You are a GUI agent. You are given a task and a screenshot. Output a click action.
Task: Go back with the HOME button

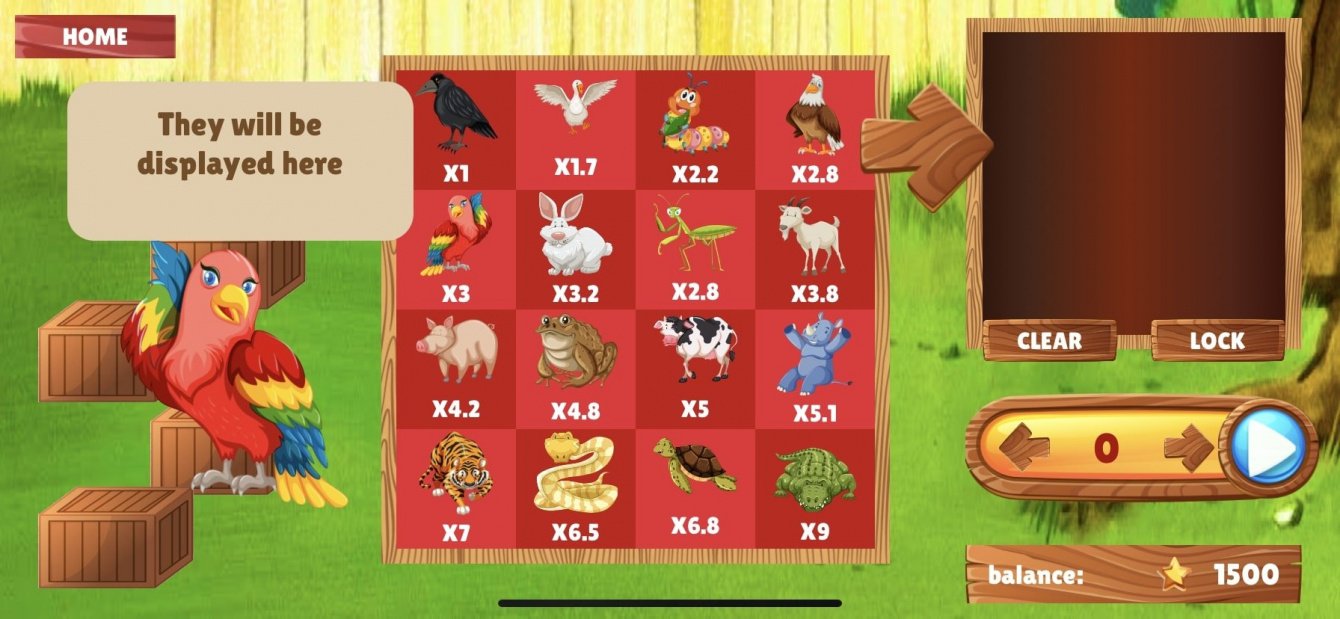(x=95, y=37)
